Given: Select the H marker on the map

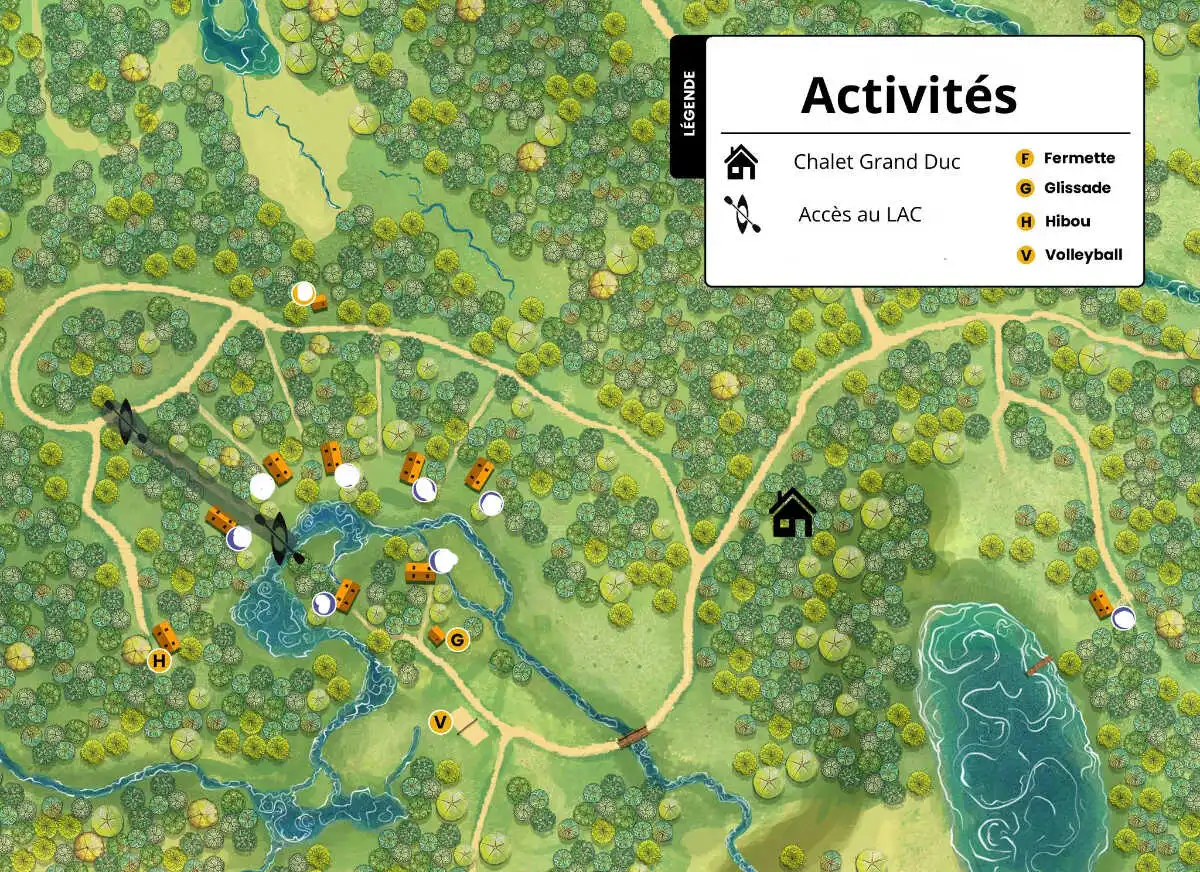Looking at the screenshot, I should 158,661.
